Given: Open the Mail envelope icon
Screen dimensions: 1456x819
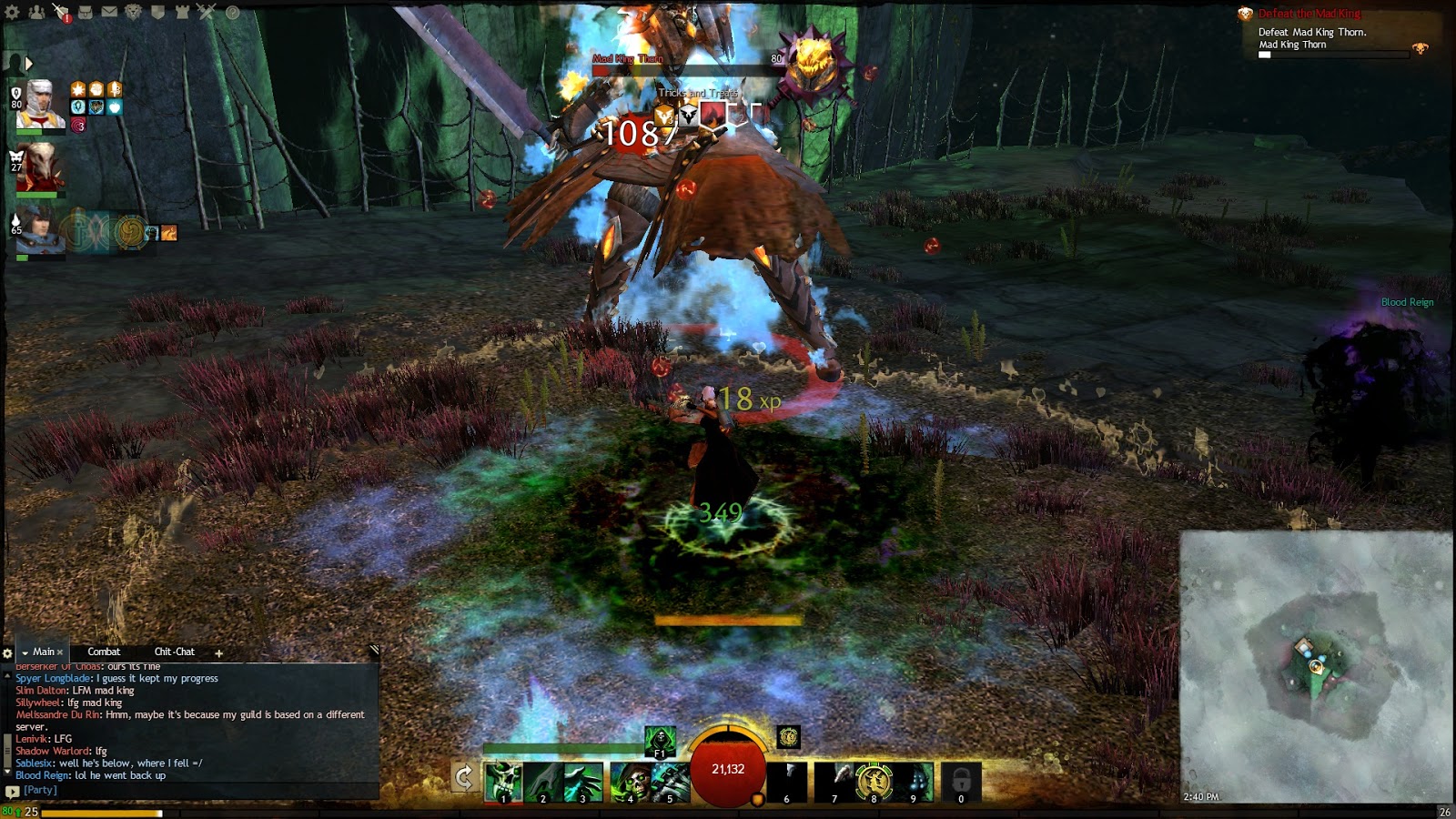Looking at the screenshot, I should (108, 11).
